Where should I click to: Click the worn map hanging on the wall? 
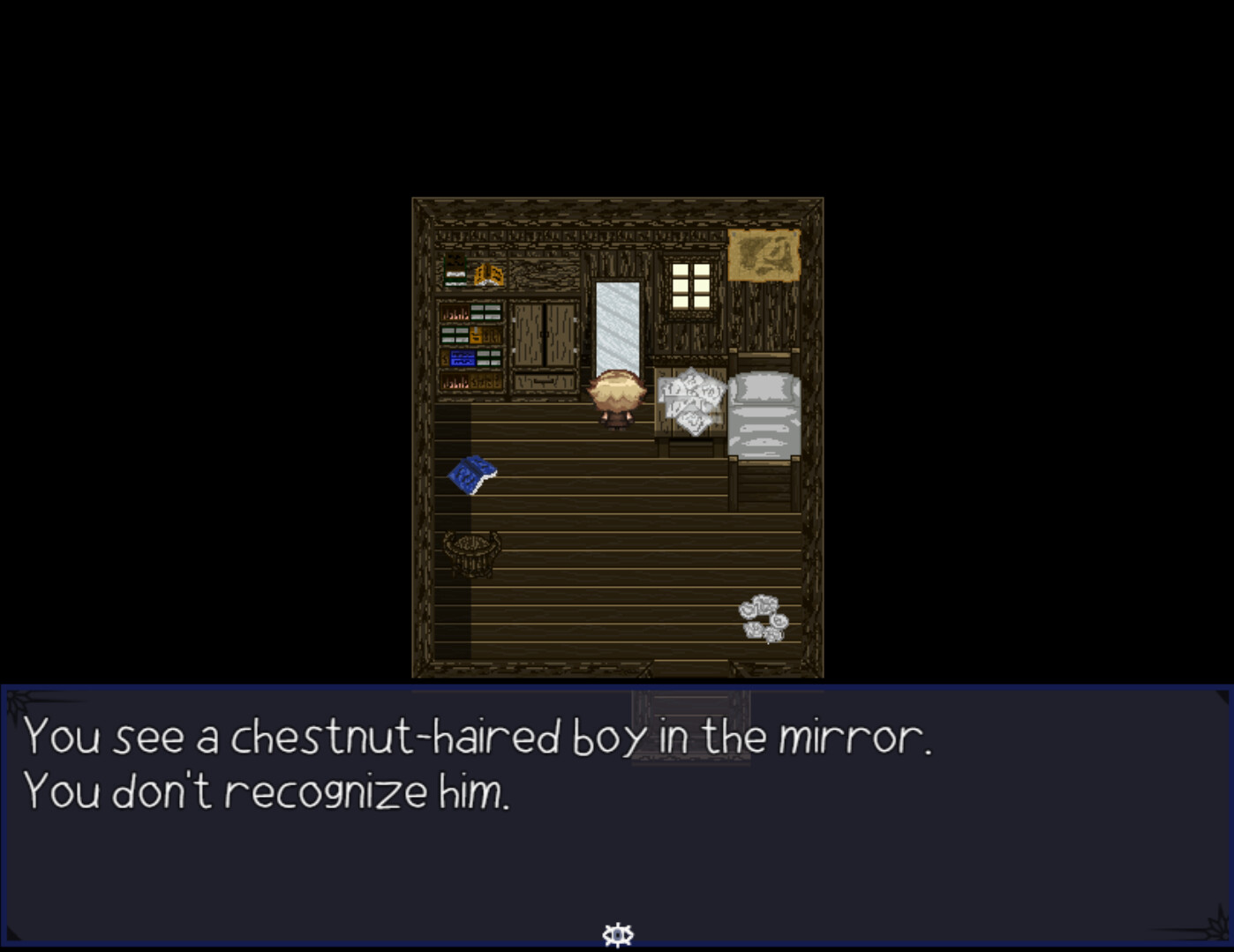pos(763,254)
